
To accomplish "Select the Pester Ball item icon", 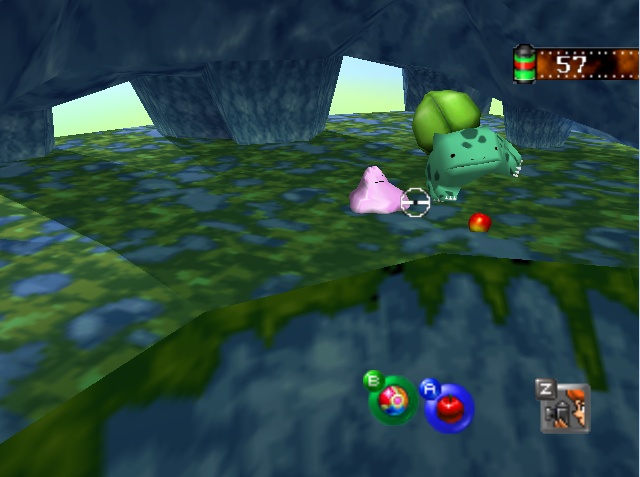I will (x=393, y=400).
